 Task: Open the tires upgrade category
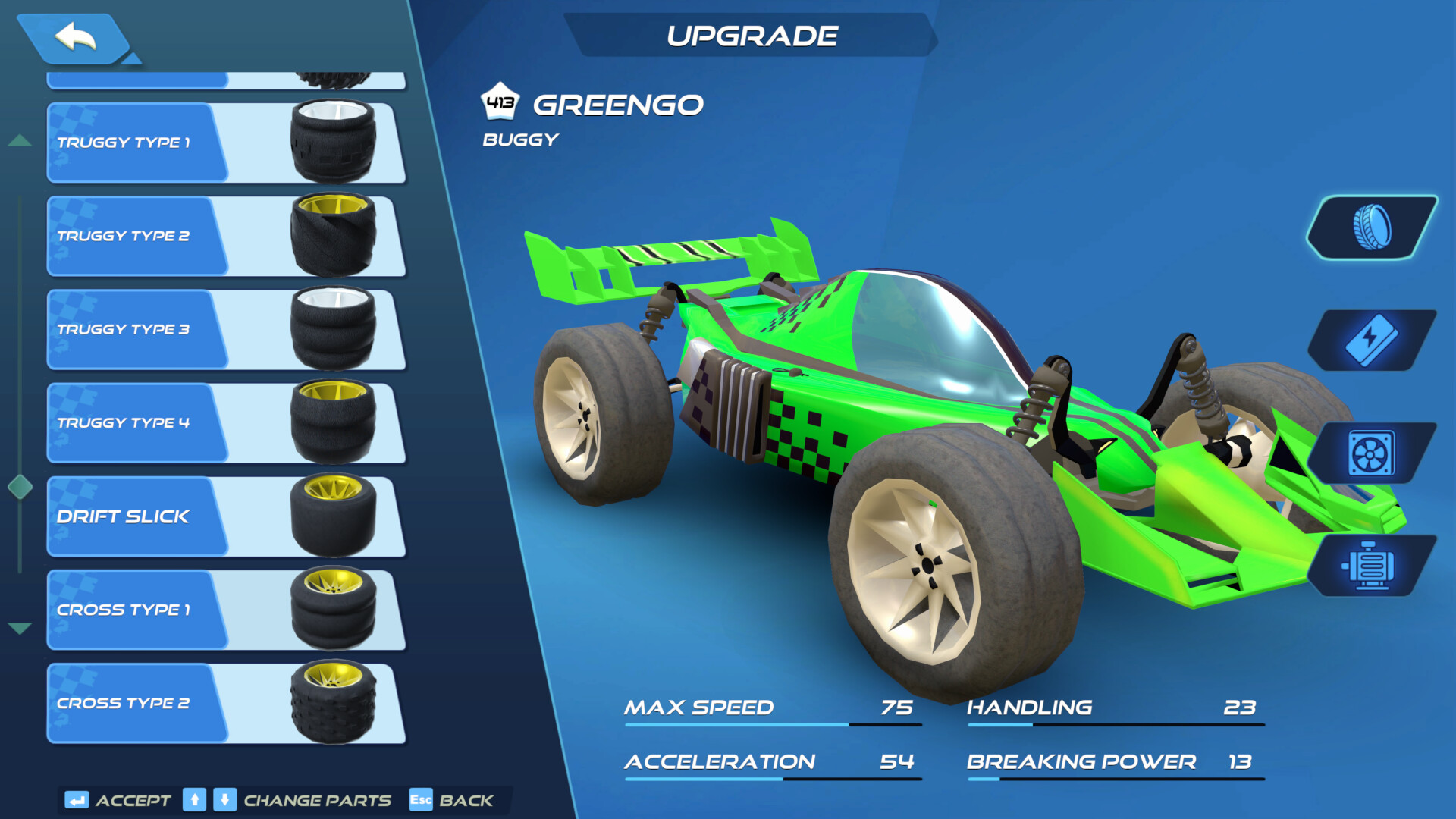(x=1373, y=227)
